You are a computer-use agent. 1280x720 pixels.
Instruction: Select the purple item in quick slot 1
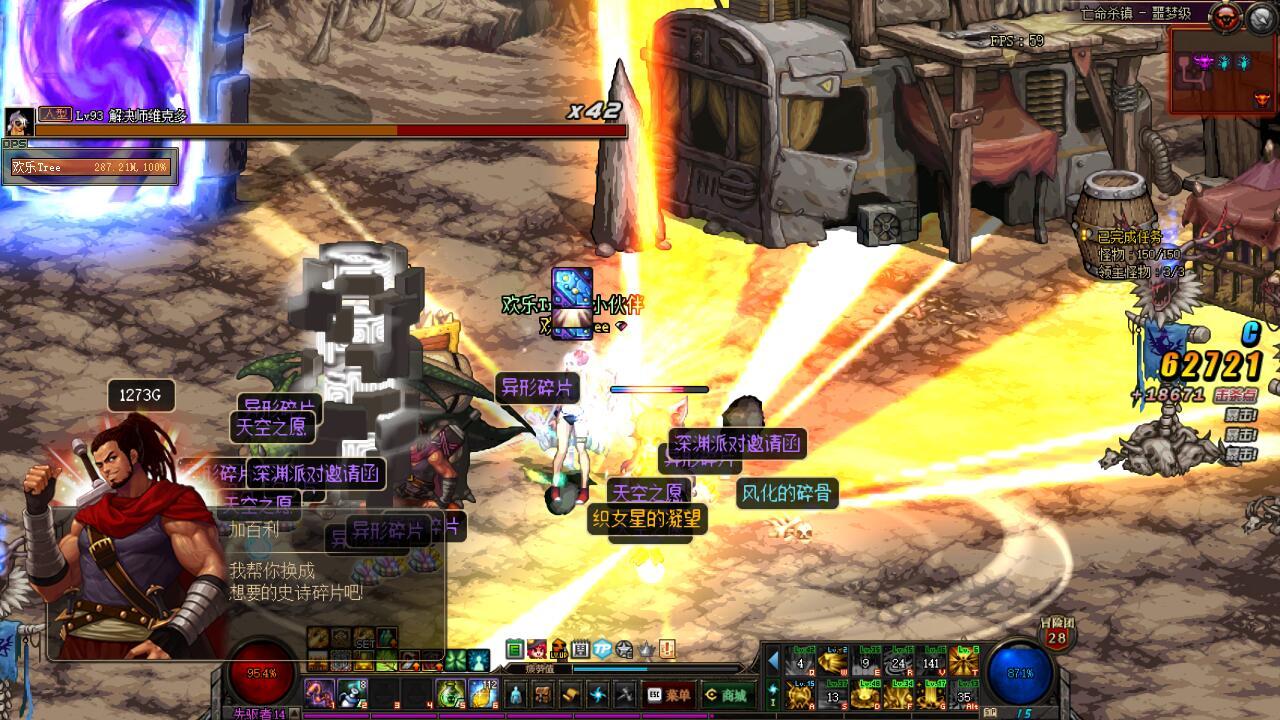319,692
